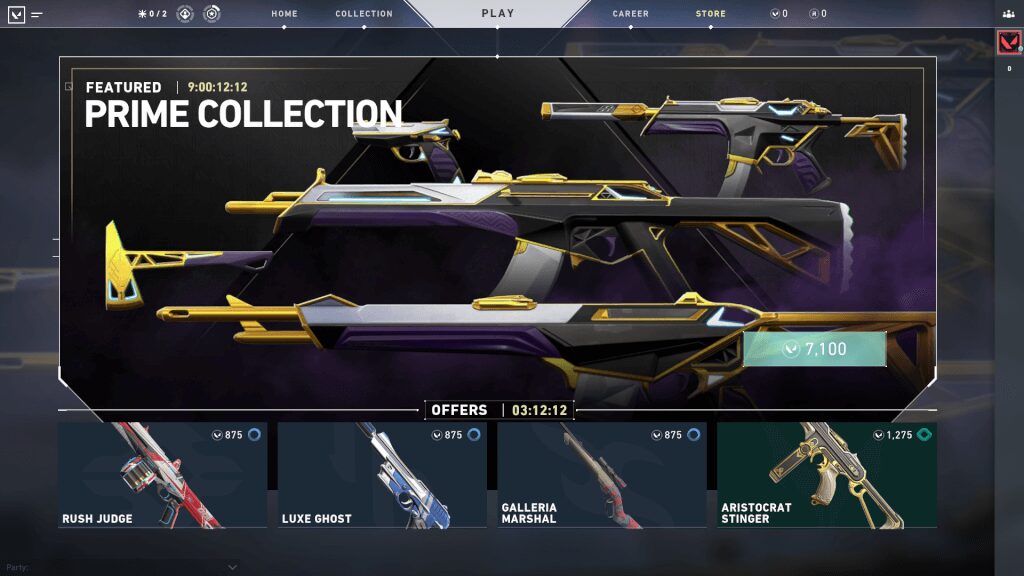
Task: Buy Prime Collection bundle for 7,100
Action: [814, 349]
